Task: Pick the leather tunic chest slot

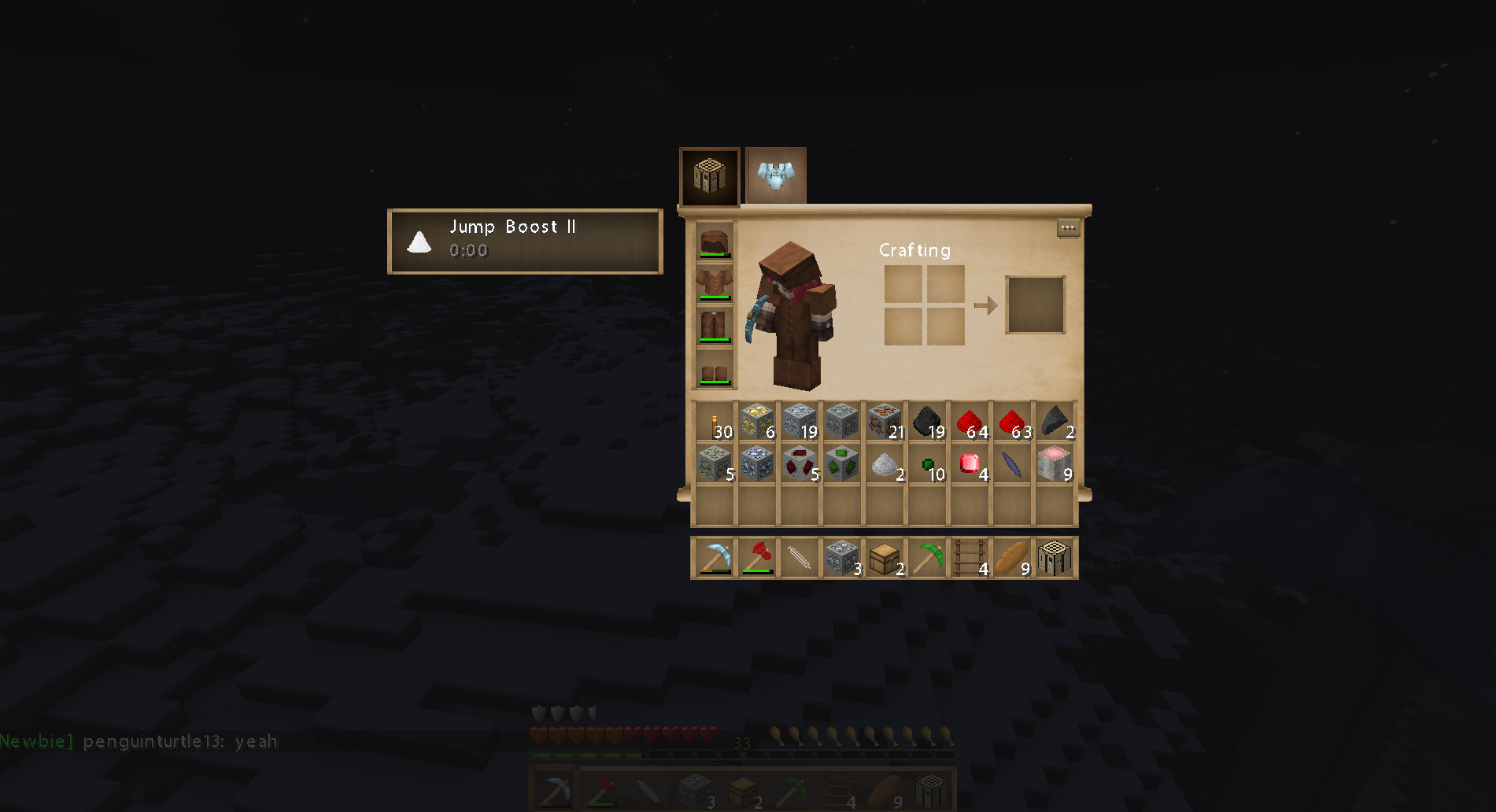Action: click(x=715, y=283)
